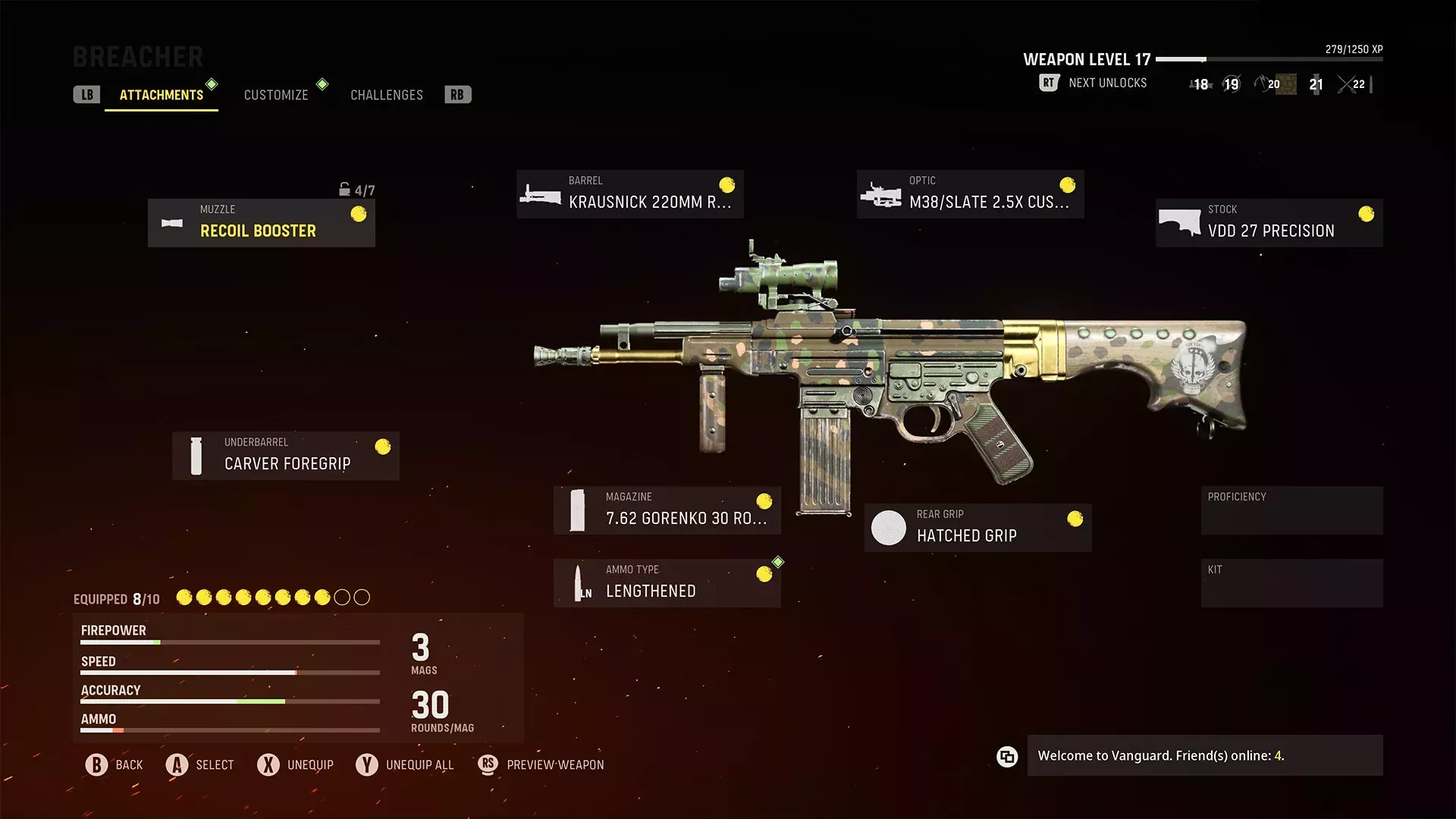Open the Customize tab

[276, 95]
